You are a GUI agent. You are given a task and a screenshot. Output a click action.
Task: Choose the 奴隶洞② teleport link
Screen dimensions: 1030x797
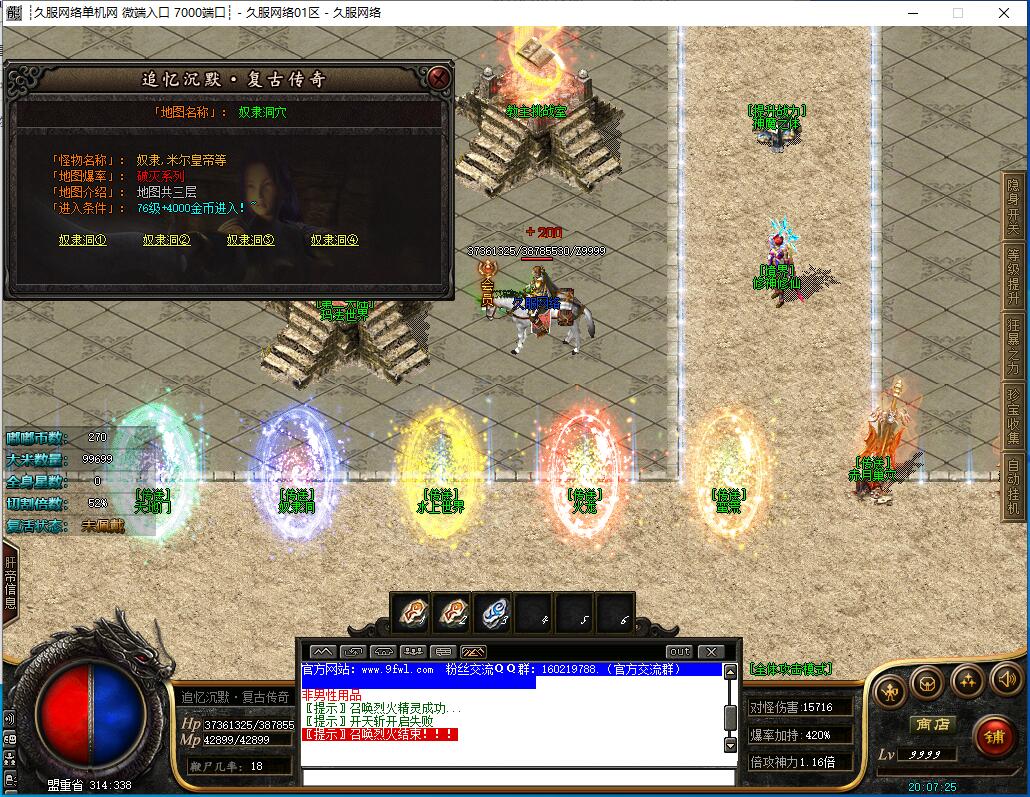(x=166, y=240)
